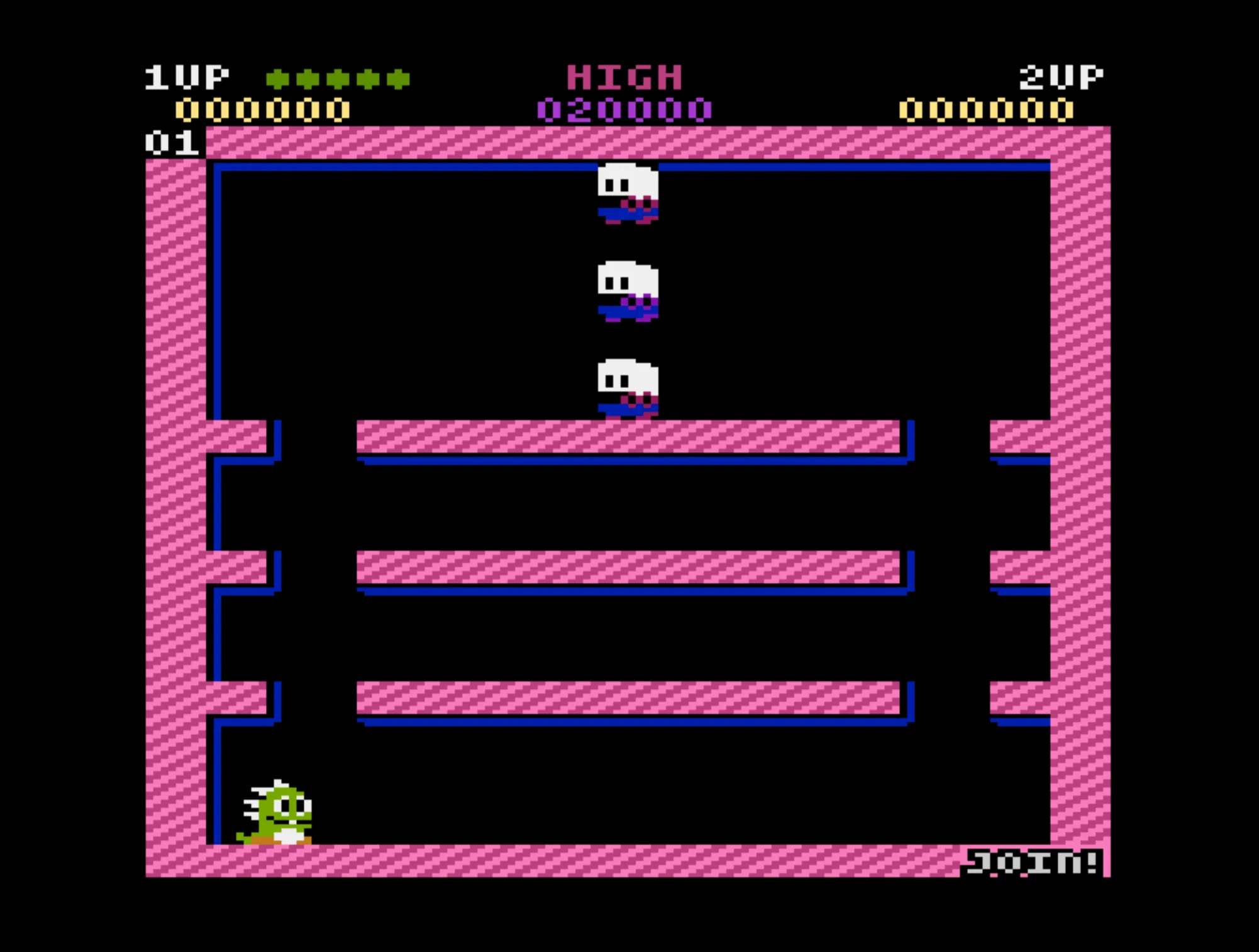The width and height of the screenshot is (1259, 952).
Task: Click the second green clover life icon
Action: (x=309, y=77)
